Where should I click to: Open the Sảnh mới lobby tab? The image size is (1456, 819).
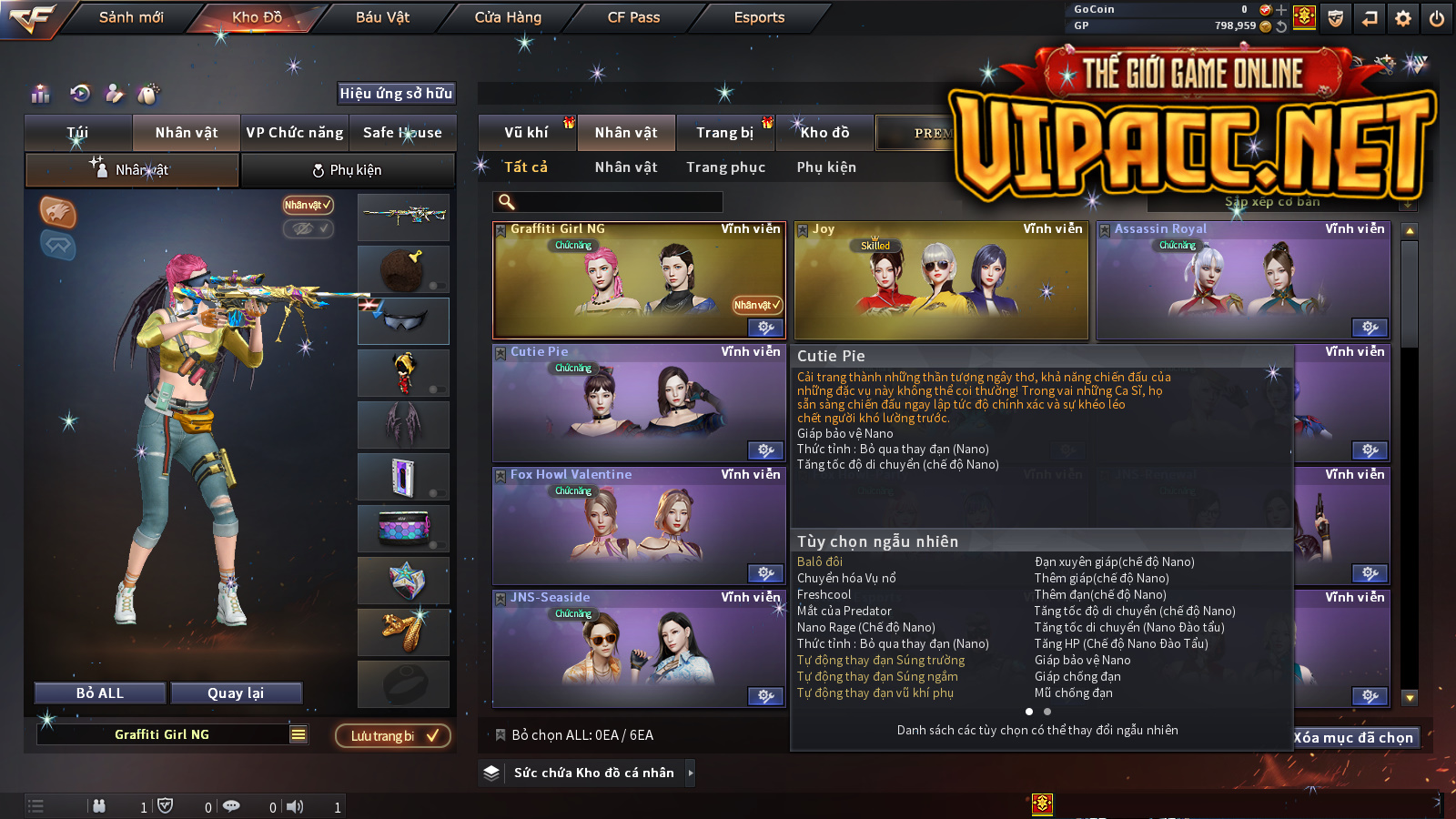click(131, 17)
